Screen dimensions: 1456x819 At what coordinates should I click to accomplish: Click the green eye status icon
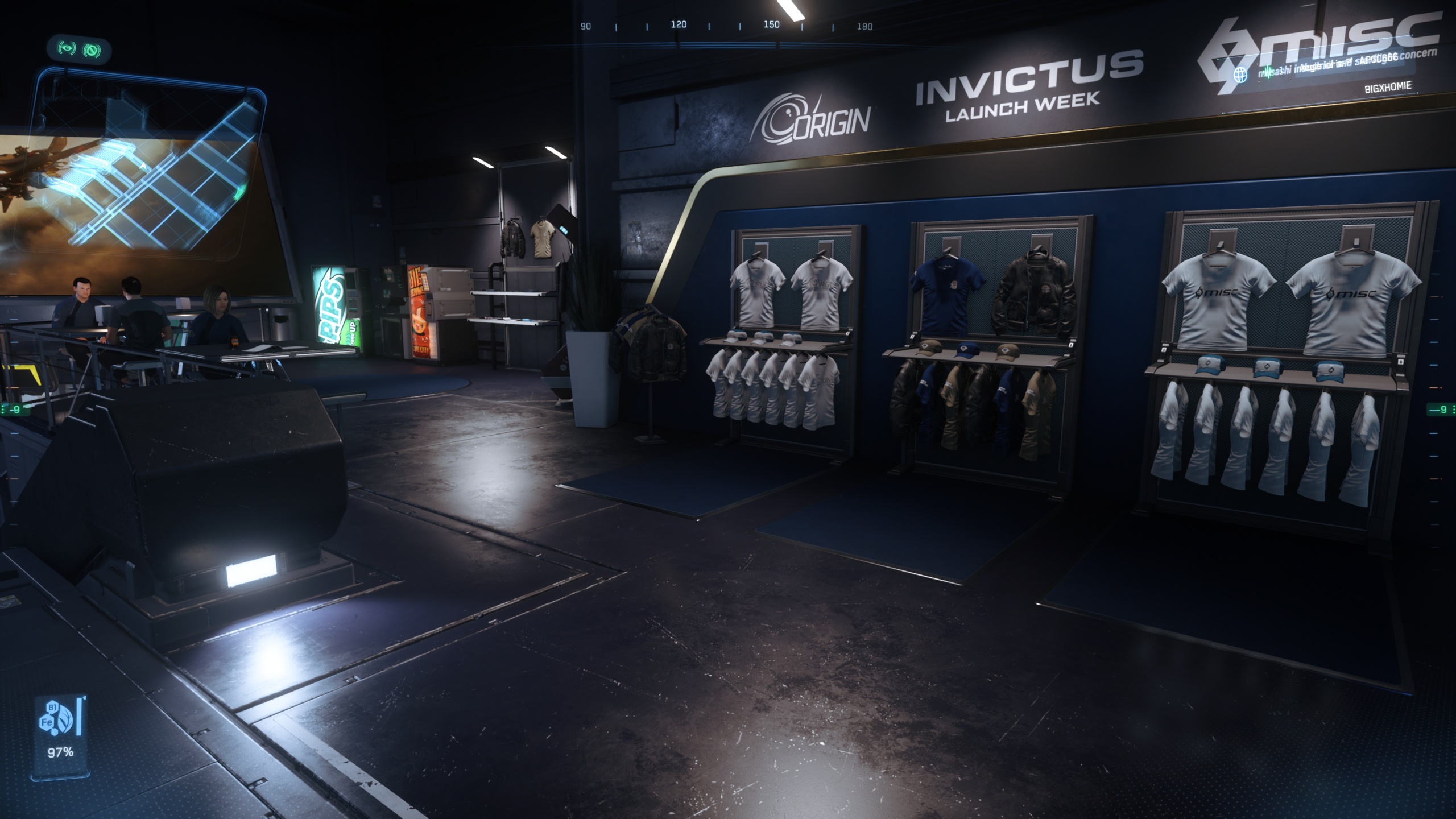tap(67, 49)
